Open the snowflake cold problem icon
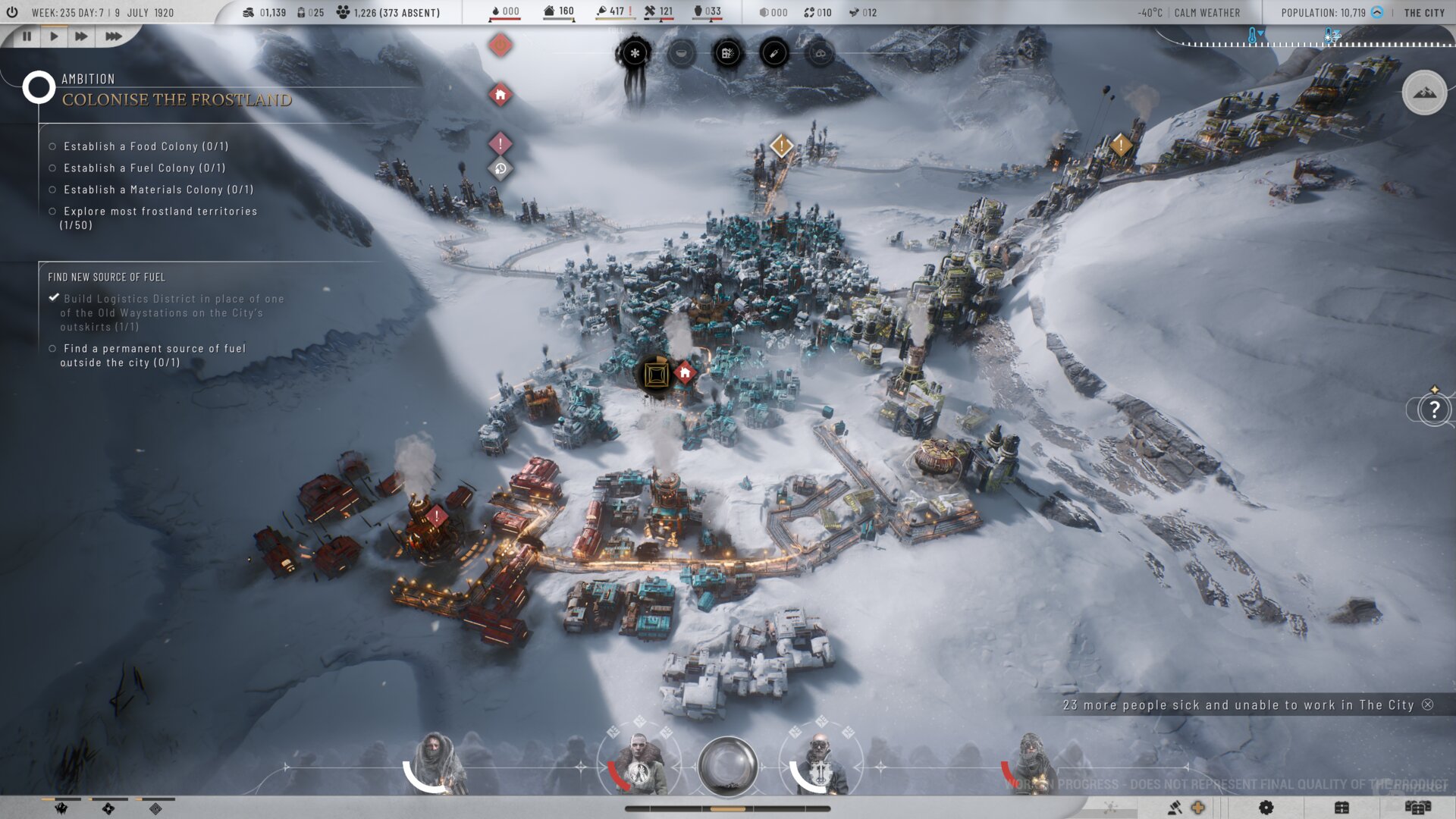Screen dimensions: 1456x819 635,53
